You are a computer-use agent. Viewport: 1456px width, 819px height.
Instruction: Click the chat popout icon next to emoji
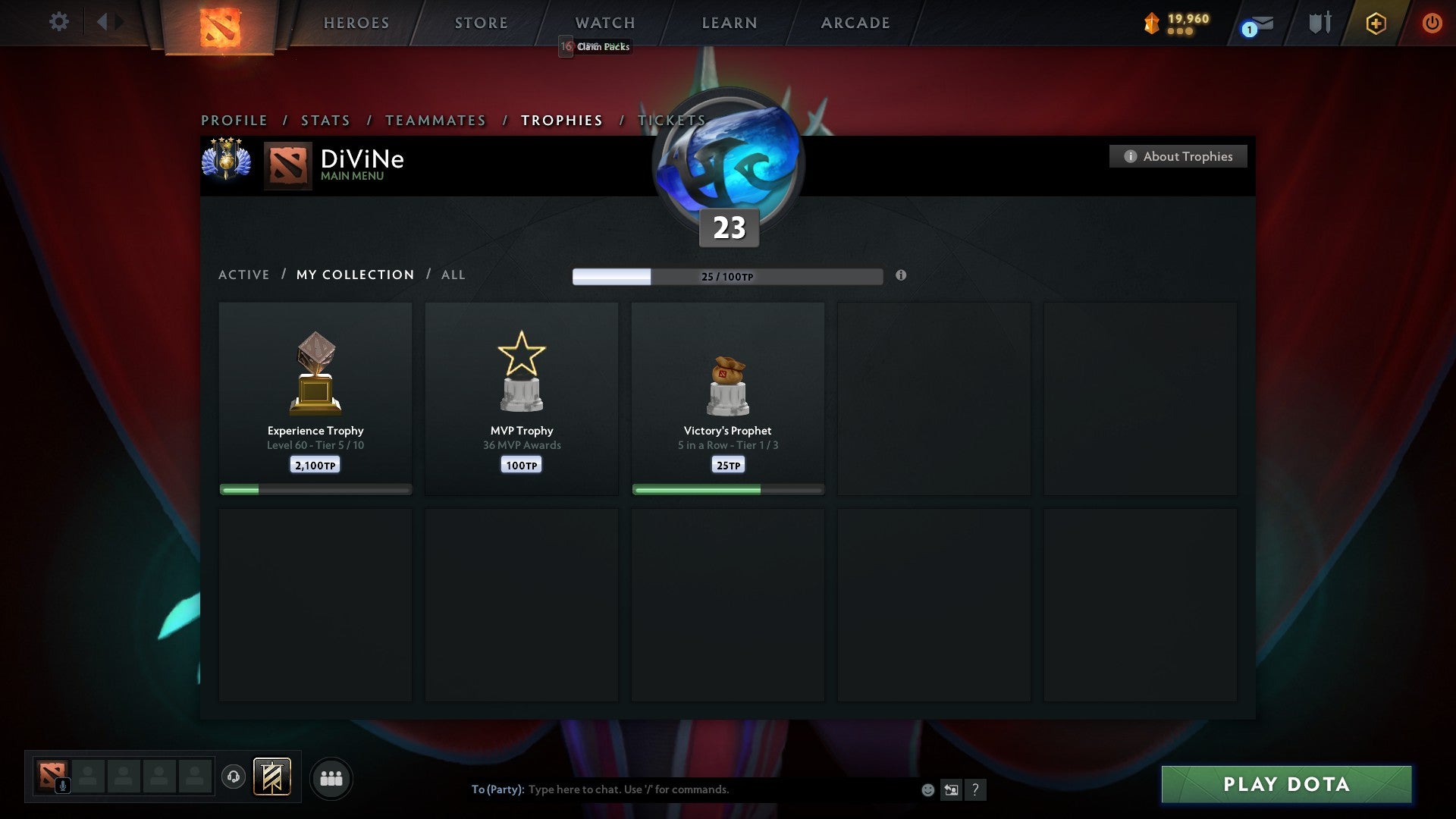pyautogui.click(x=952, y=789)
